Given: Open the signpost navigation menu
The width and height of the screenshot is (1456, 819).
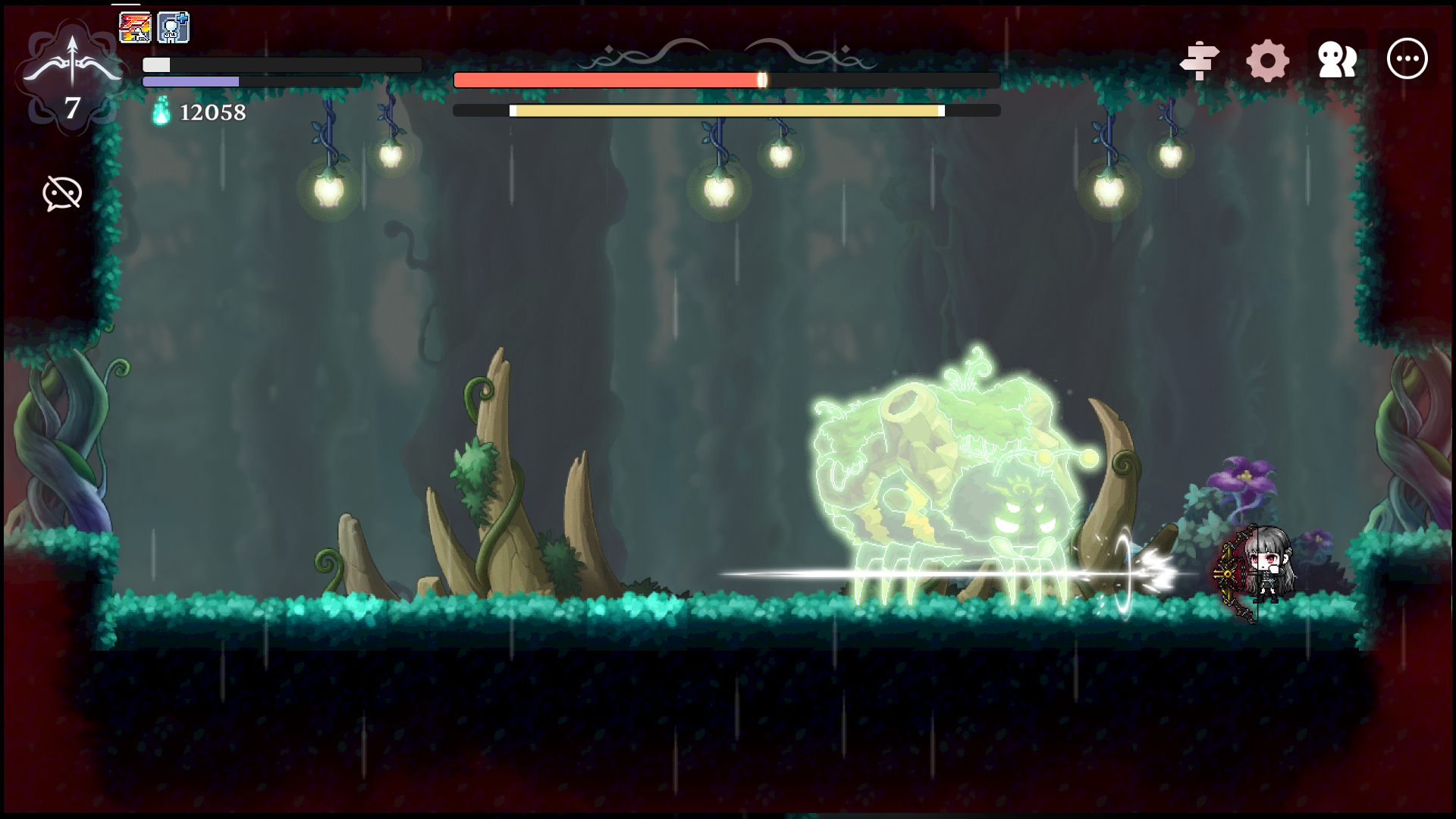Looking at the screenshot, I should (x=1199, y=60).
